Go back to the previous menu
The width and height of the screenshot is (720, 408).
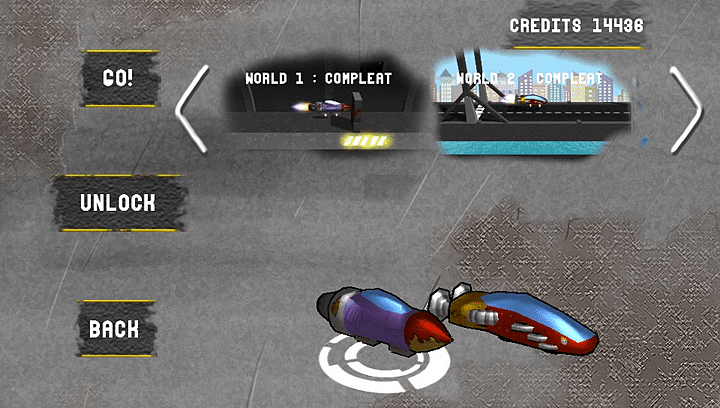pos(114,329)
